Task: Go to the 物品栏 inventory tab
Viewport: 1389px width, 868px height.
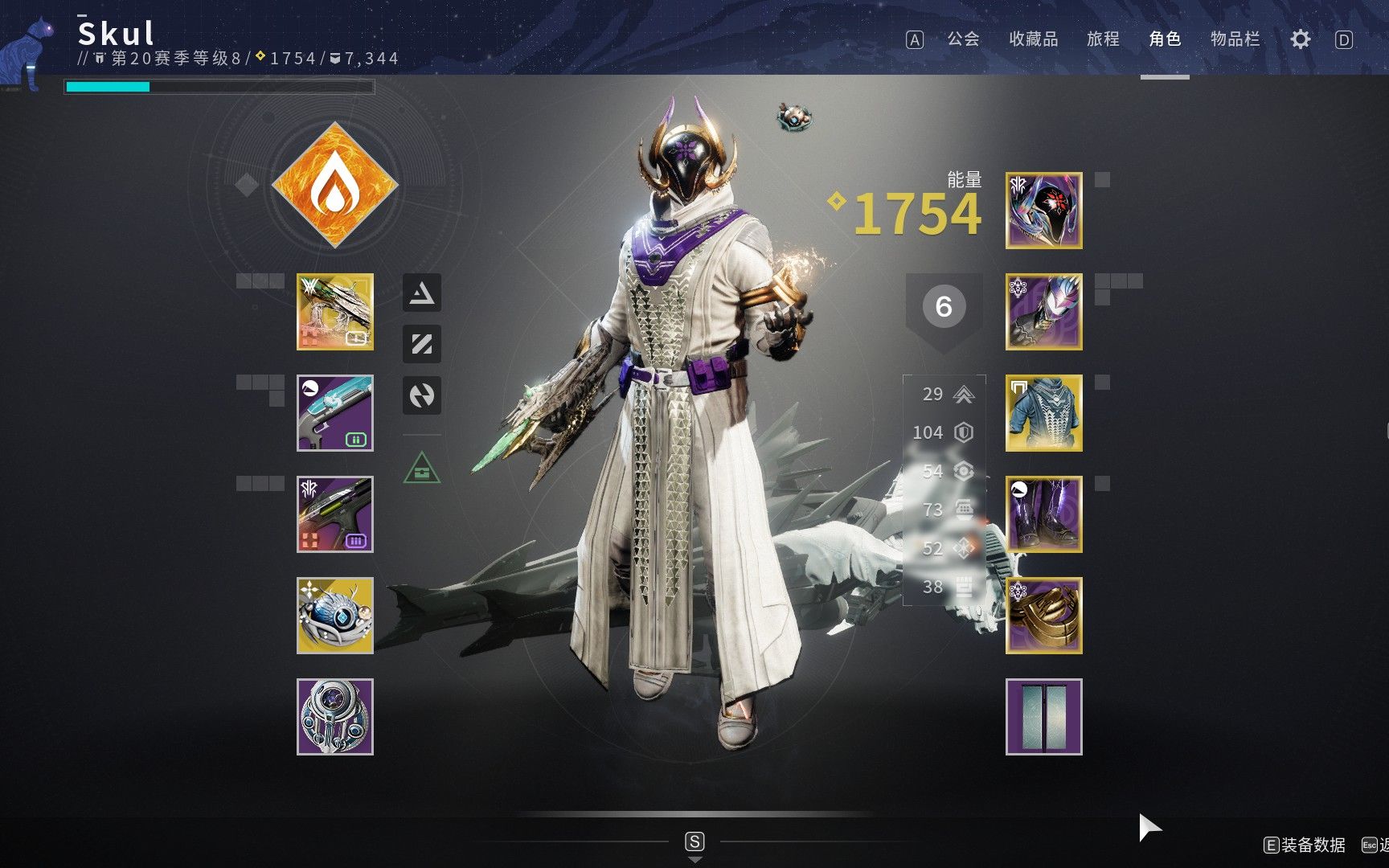Action: coord(1235,39)
